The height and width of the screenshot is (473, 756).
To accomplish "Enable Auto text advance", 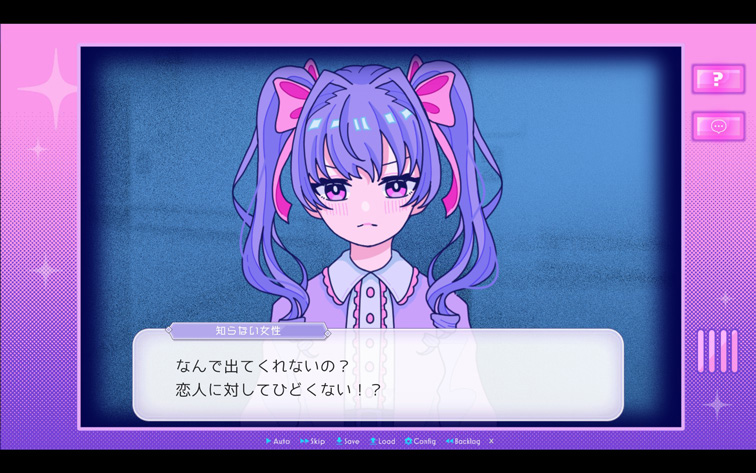I will (278, 441).
